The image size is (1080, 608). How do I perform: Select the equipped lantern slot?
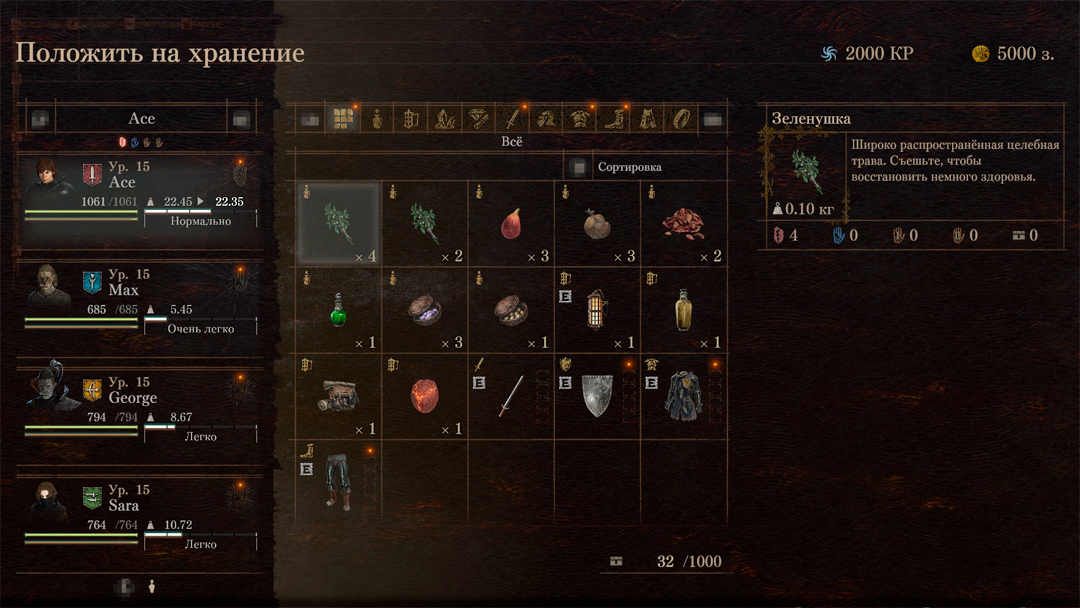[x=597, y=310]
